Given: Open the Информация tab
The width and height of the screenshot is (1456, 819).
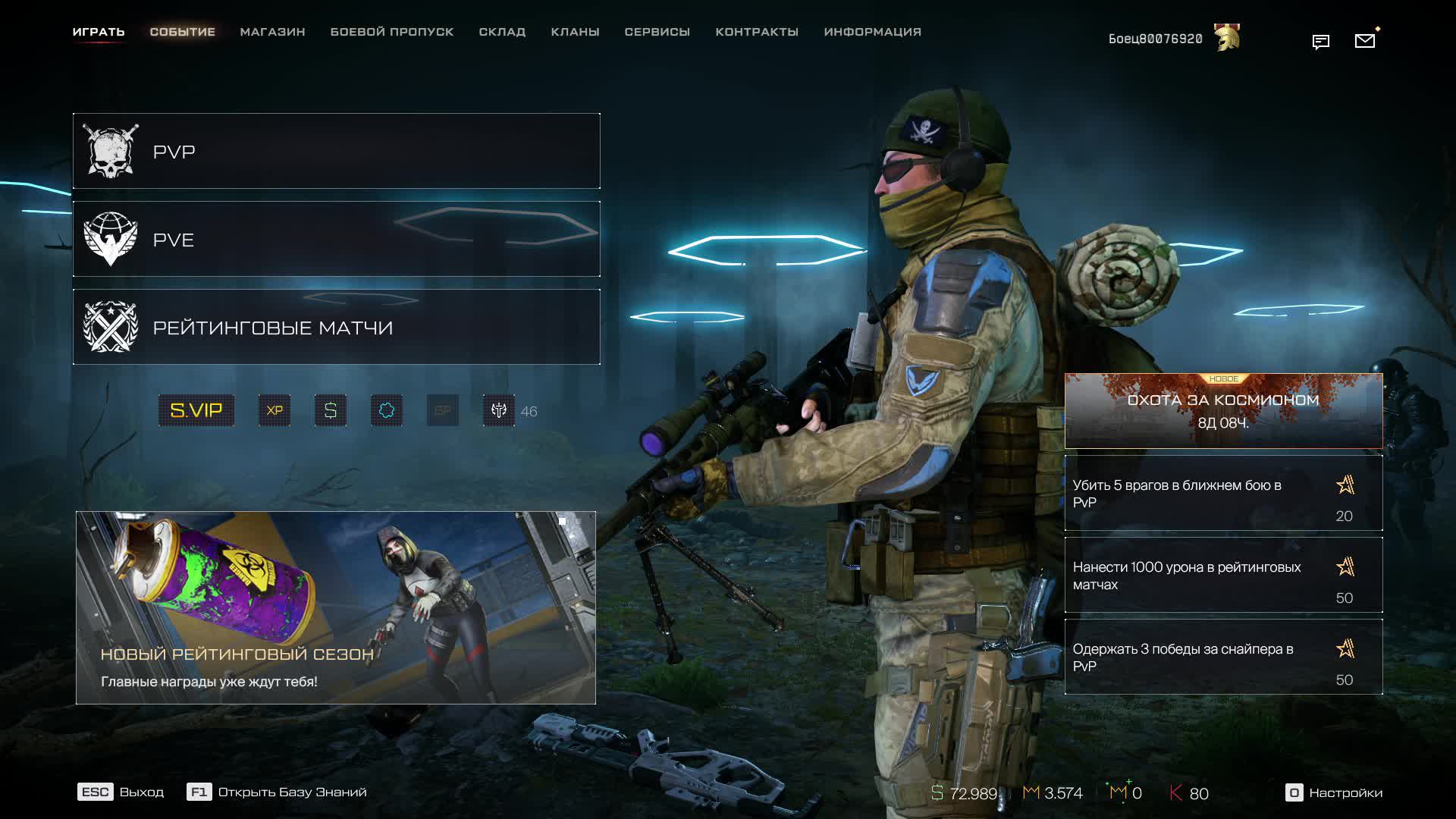Looking at the screenshot, I should tap(872, 32).
